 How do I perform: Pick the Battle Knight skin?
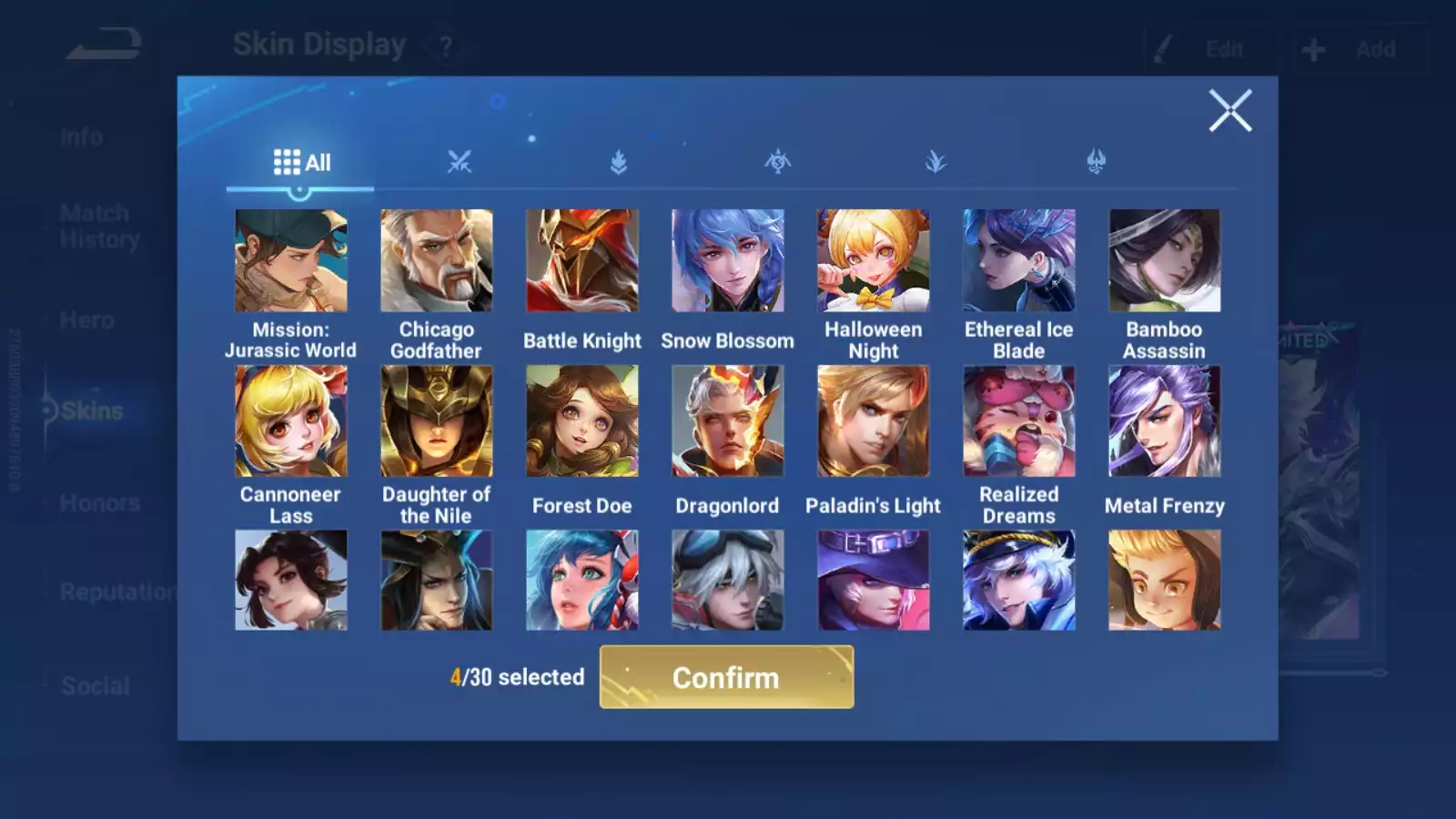pos(582,261)
